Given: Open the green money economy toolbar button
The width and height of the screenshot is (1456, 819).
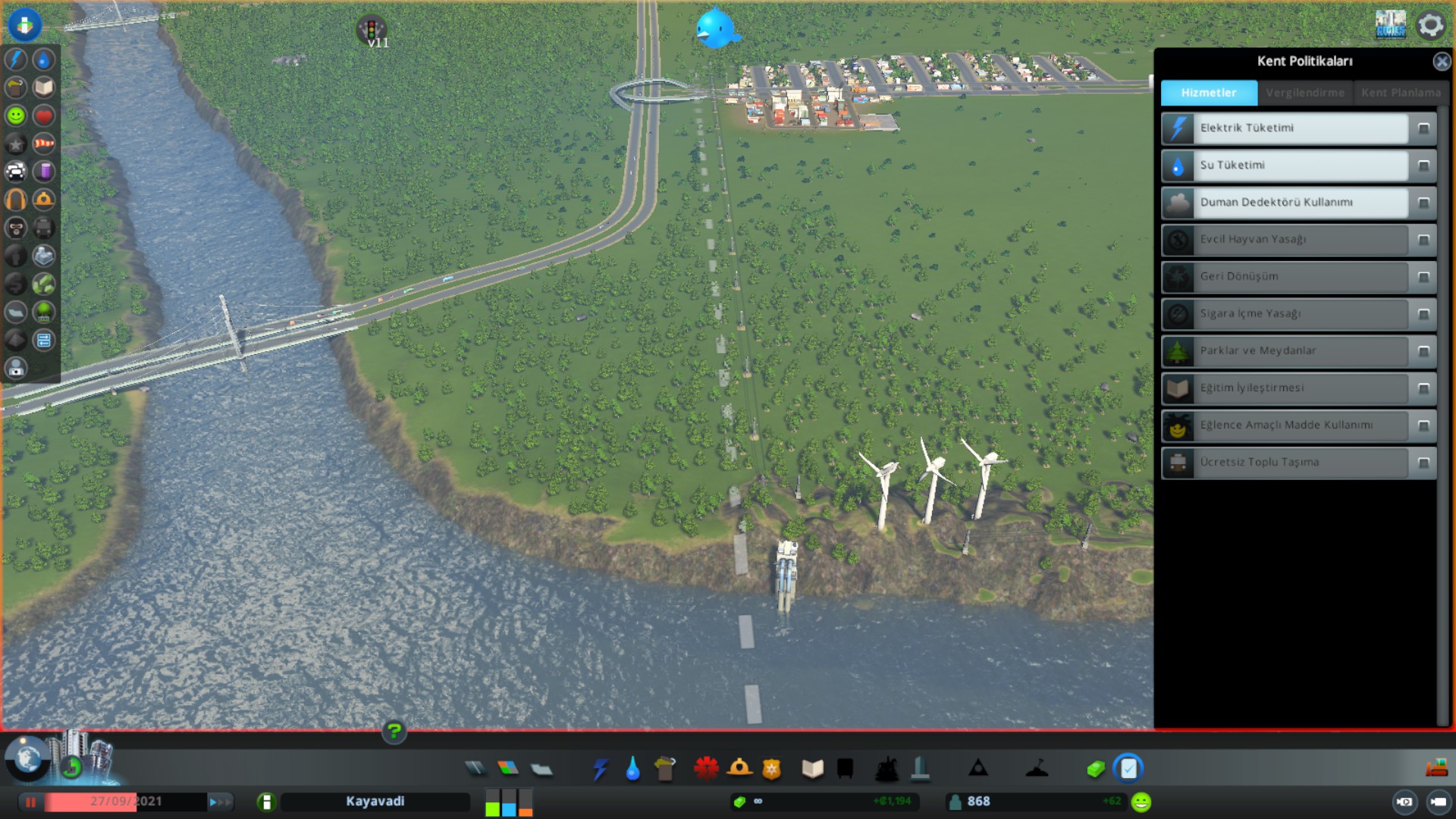Looking at the screenshot, I should tap(1095, 769).
